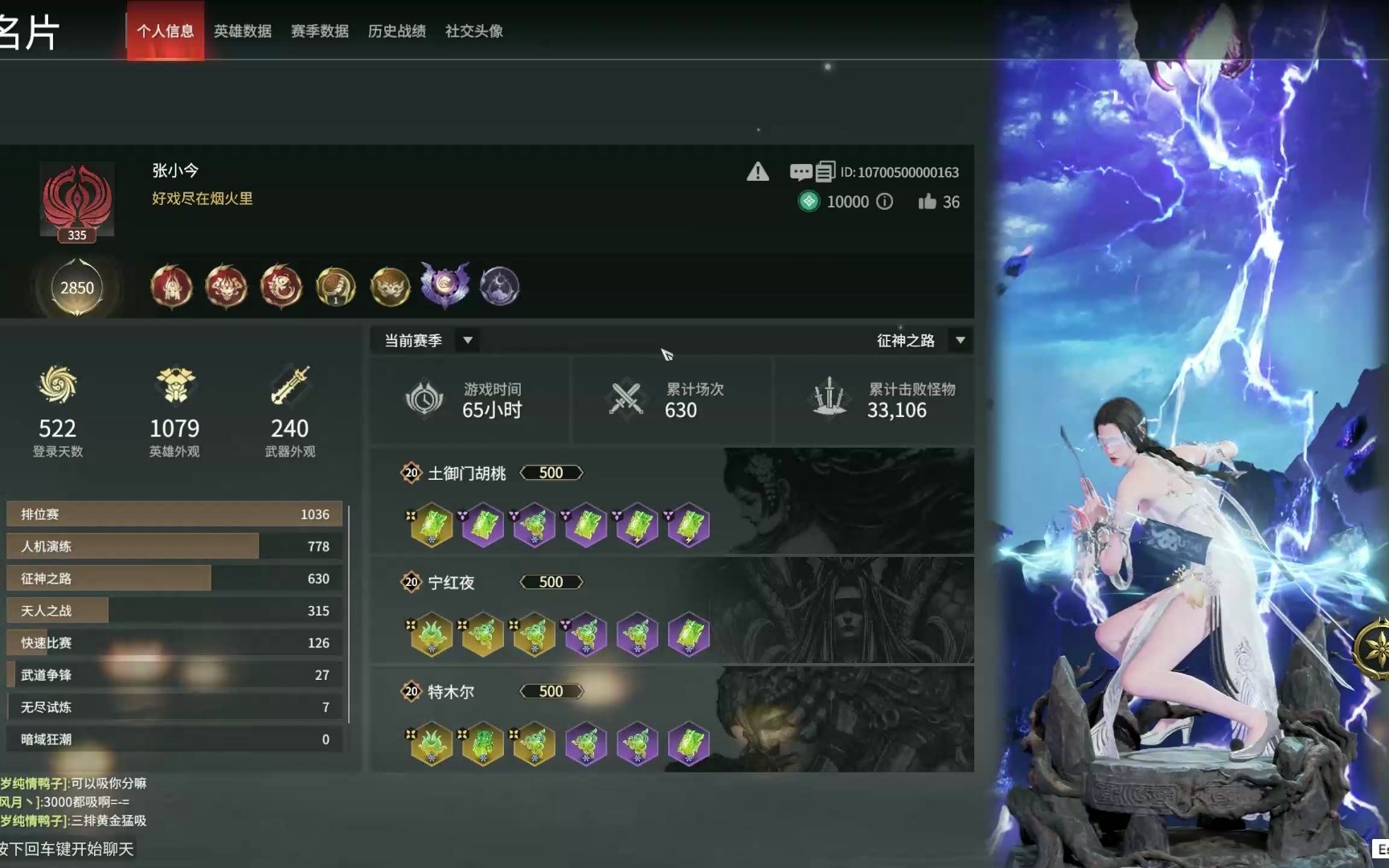This screenshot has height=868, width=1389.
Task: Open the 土御门胡桃 hero entry
Action: pyautogui.click(x=466, y=473)
